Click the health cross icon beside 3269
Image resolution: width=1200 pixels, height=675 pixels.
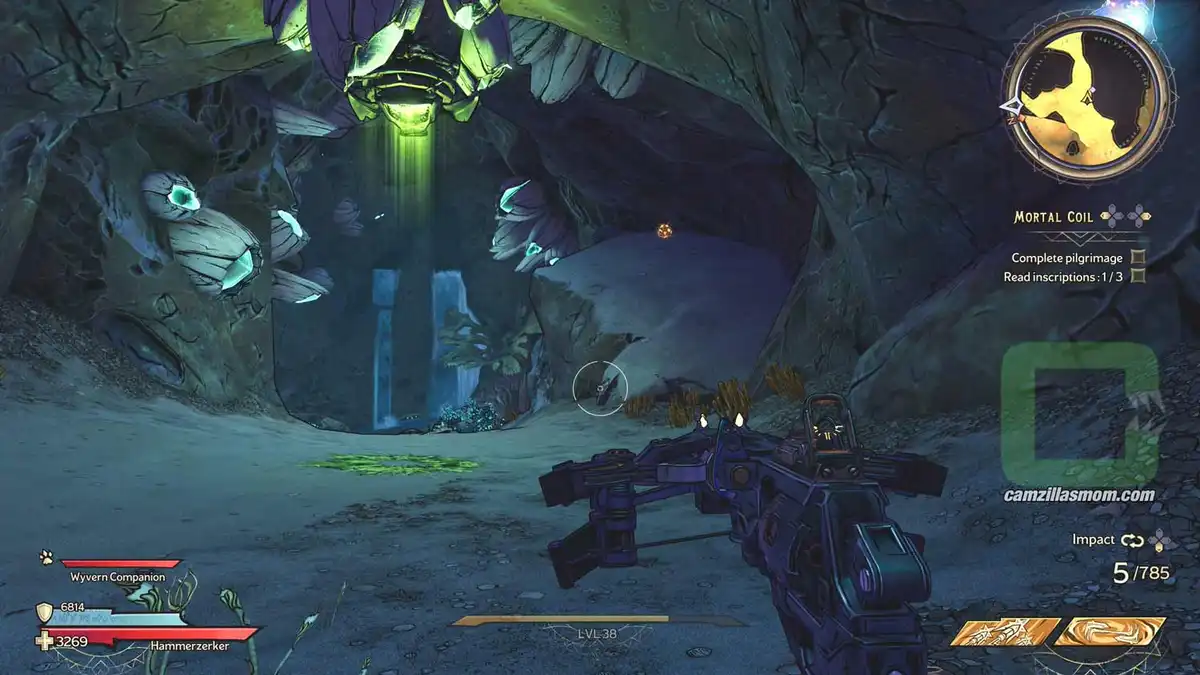tap(44, 641)
